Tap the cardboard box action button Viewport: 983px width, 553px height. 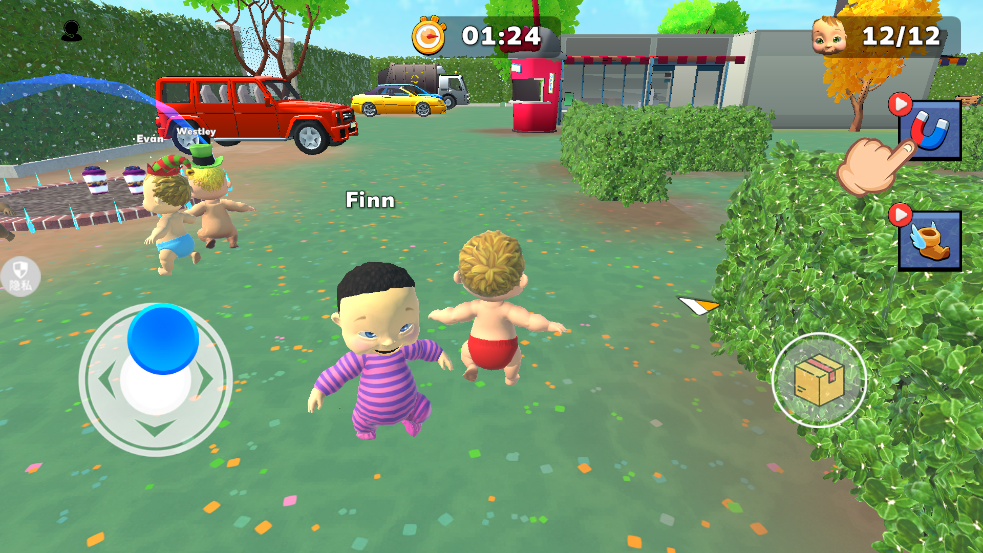pyautogui.click(x=819, y=380)
